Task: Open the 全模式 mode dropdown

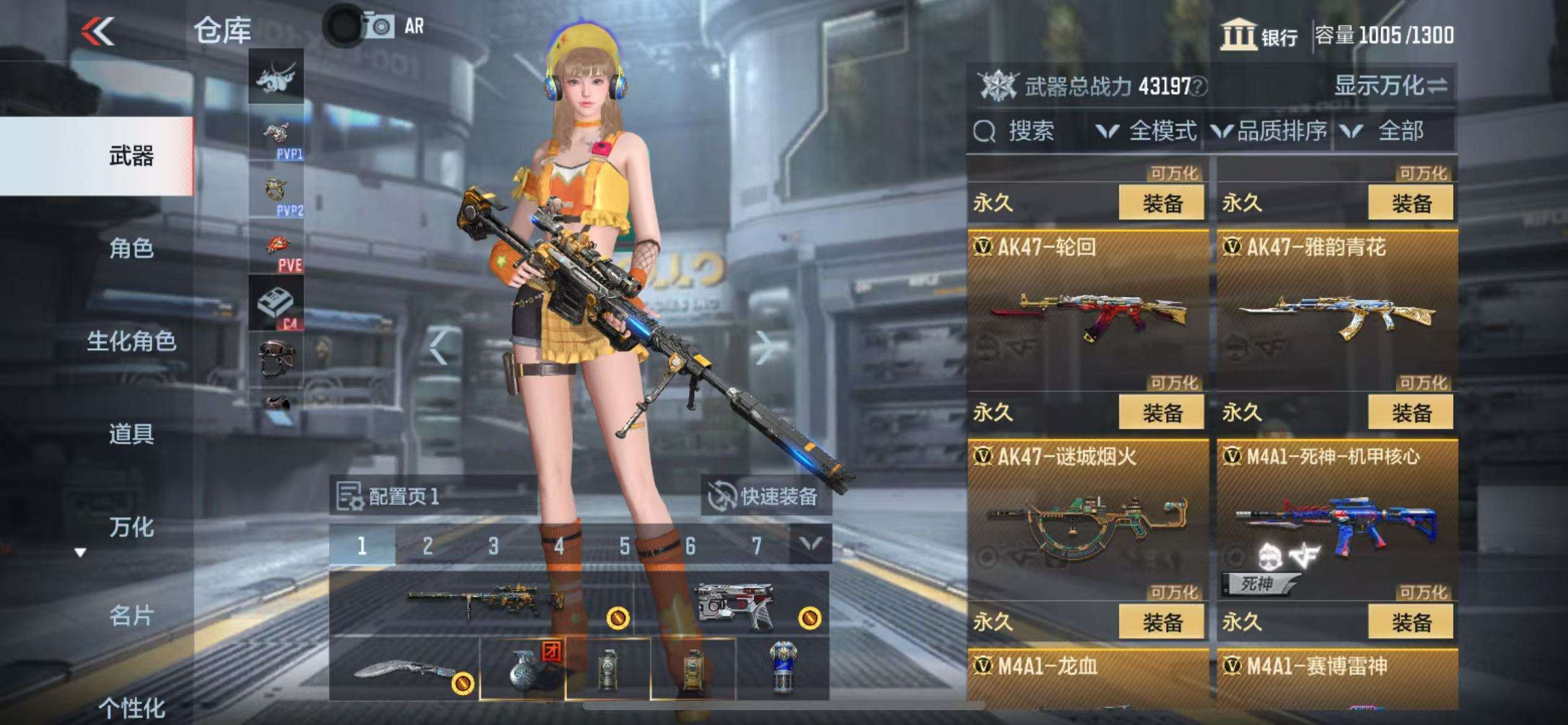Action: coord(1147,131)
